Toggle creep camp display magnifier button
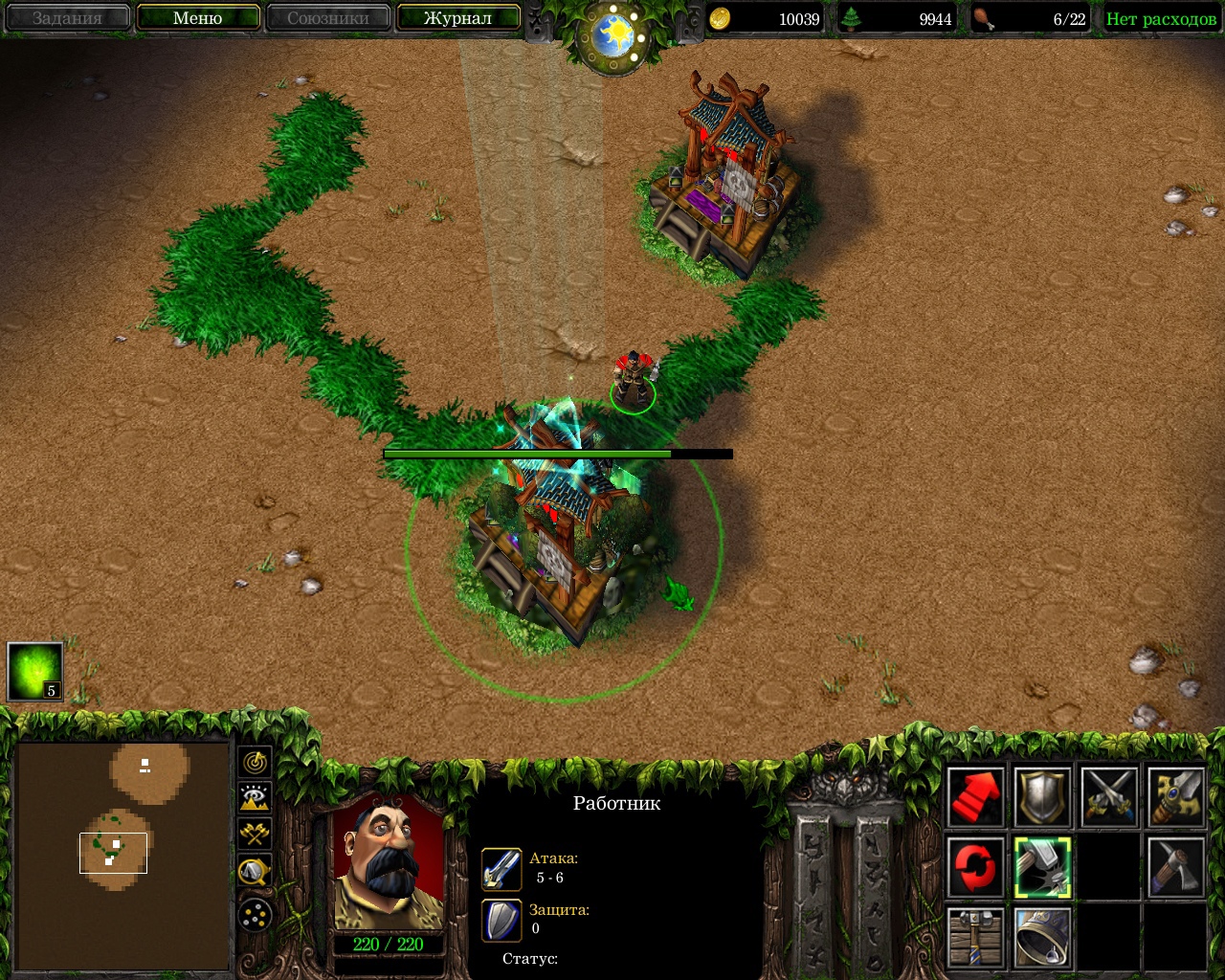 (256, 870)
